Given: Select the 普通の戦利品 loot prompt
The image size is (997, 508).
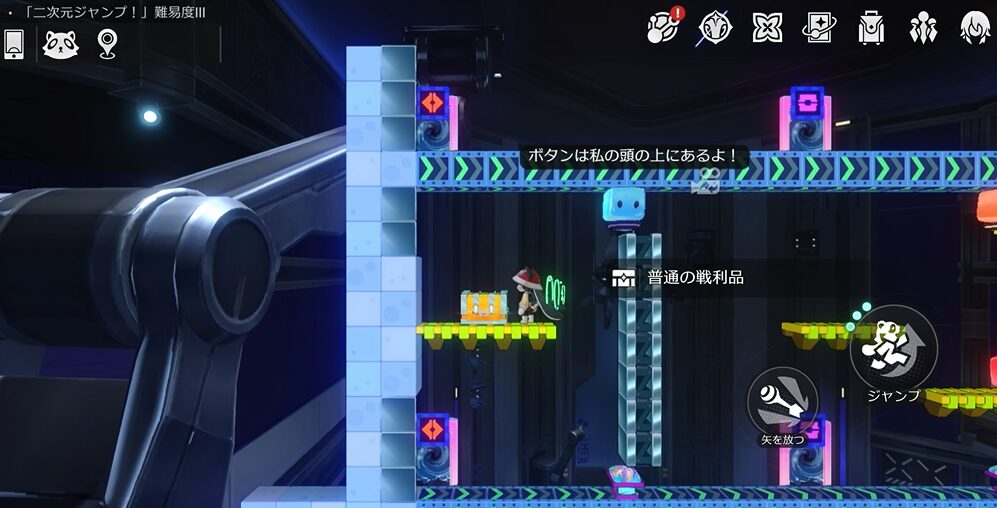Looking at the screenshot, I should 680,278.
